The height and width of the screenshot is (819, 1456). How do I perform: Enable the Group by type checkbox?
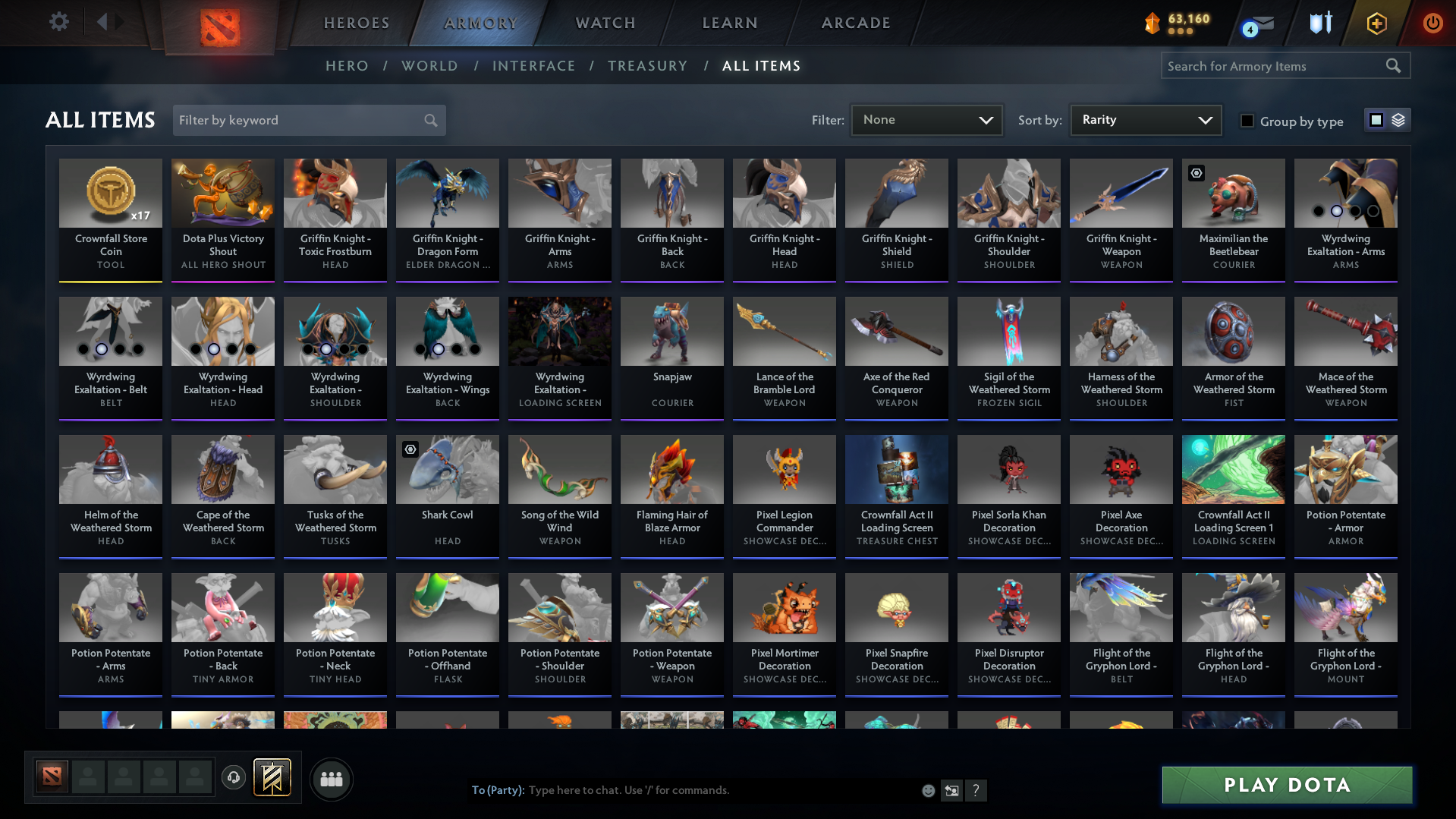tap(1247, 121)
